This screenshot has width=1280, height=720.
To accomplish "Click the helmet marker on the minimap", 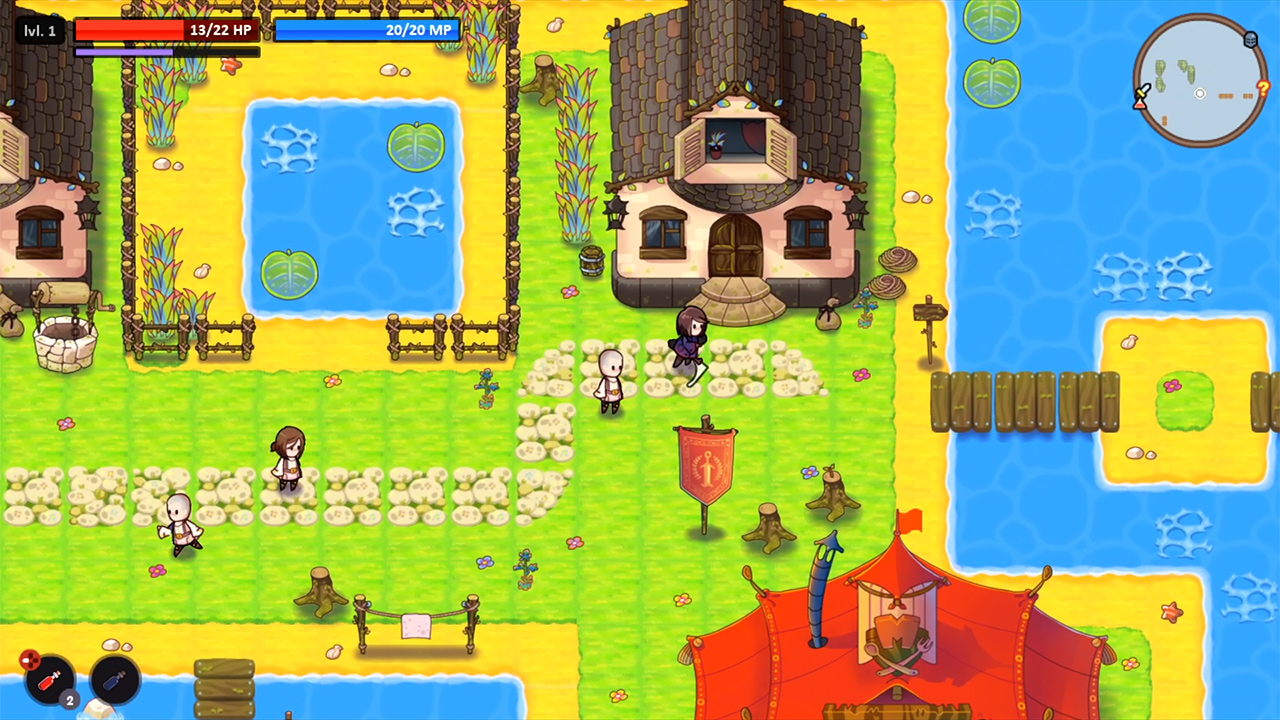I will pyautogui.click(x=1250, y=39).
